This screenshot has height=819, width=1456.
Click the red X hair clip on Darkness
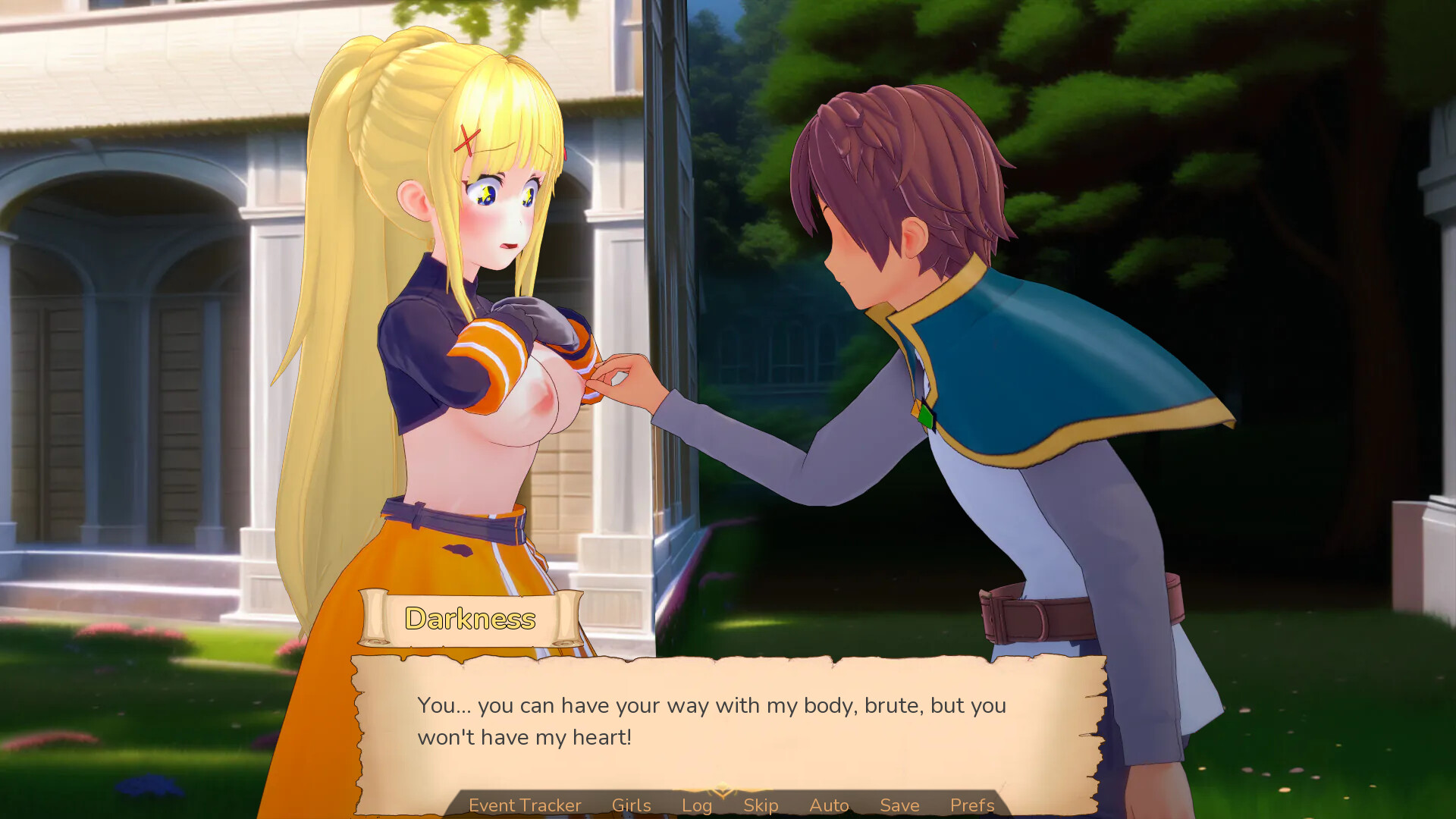pyautogui.click(x=465, y=139)
